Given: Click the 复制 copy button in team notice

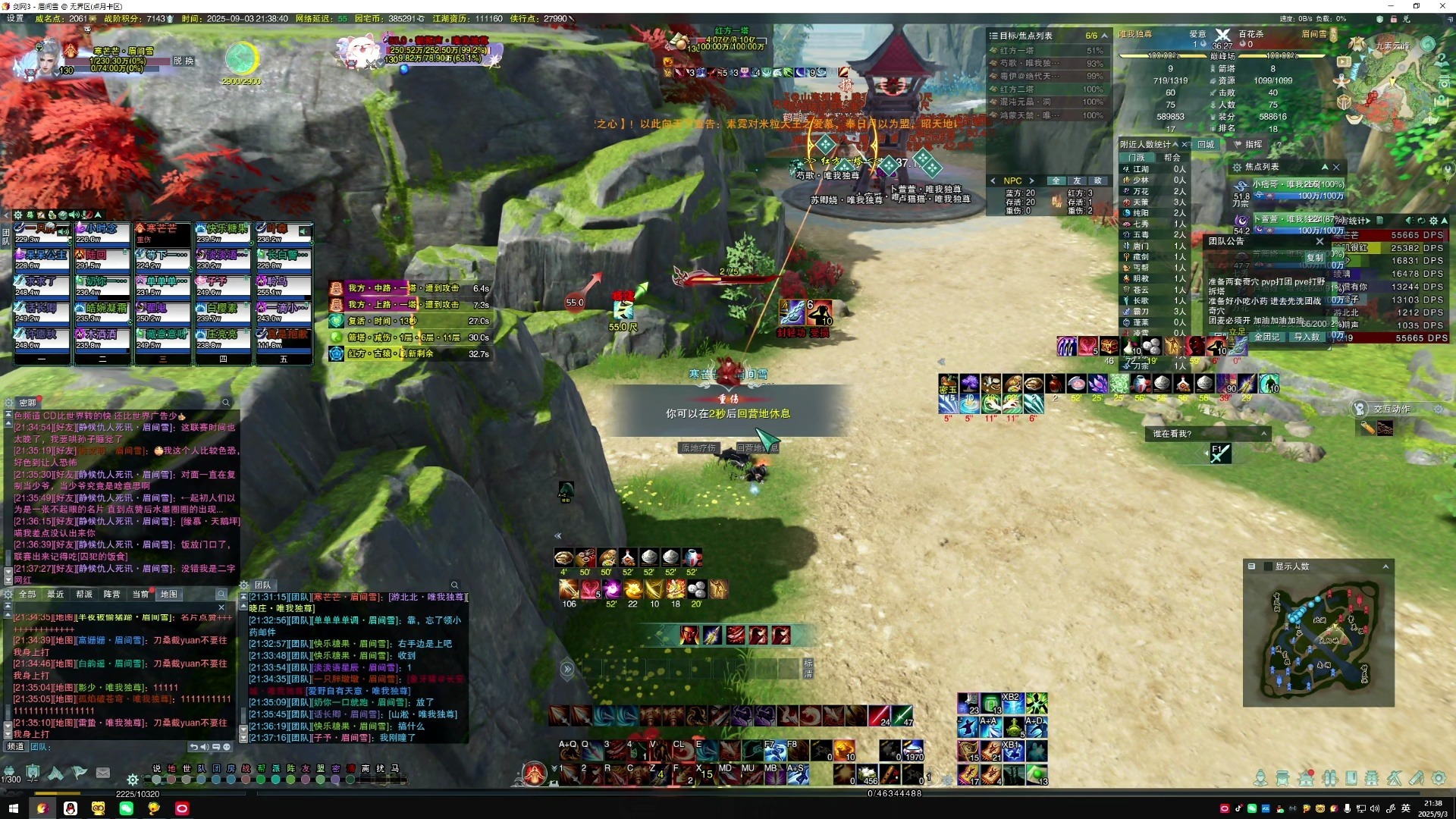Looking at the screenshot, I should (1314, 258).
